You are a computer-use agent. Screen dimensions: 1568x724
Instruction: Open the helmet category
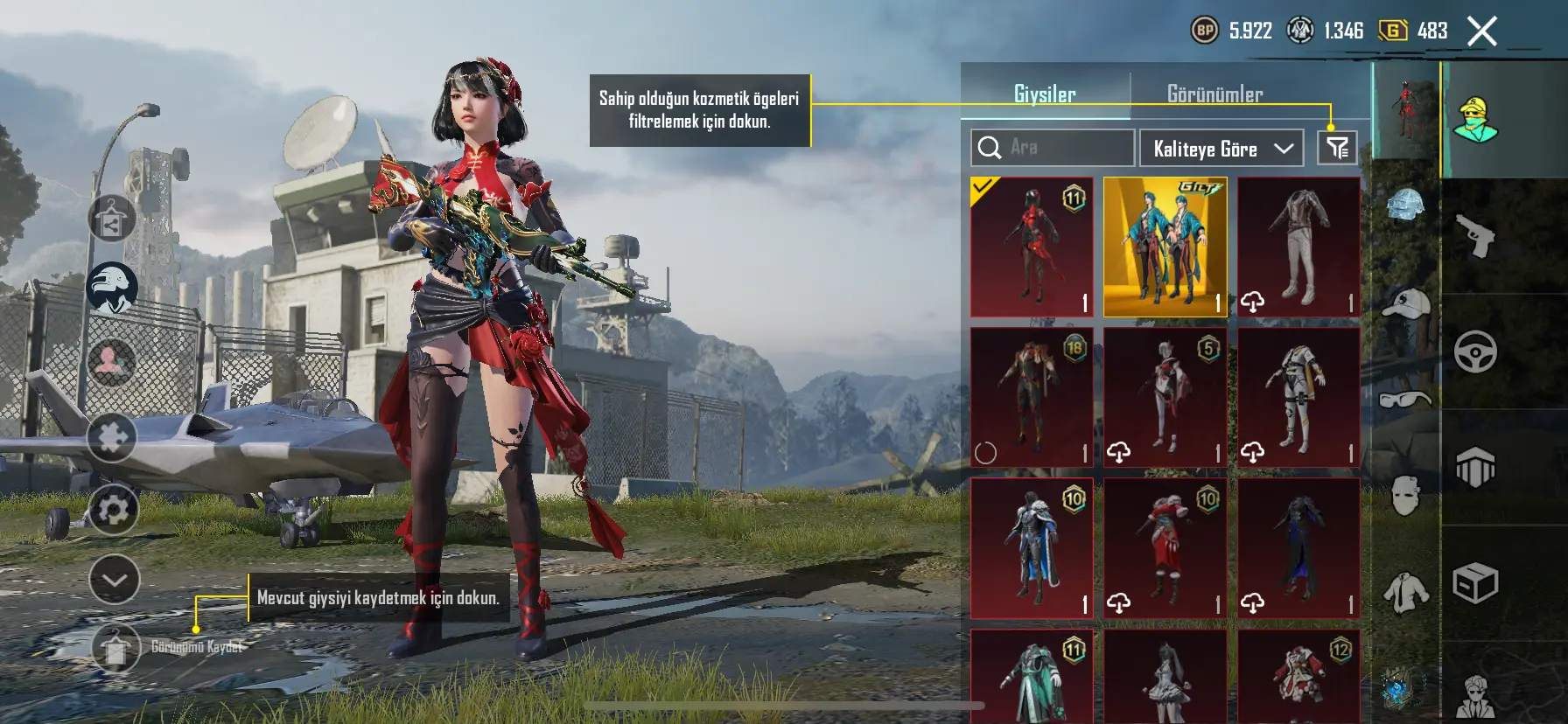(1405, 207)
